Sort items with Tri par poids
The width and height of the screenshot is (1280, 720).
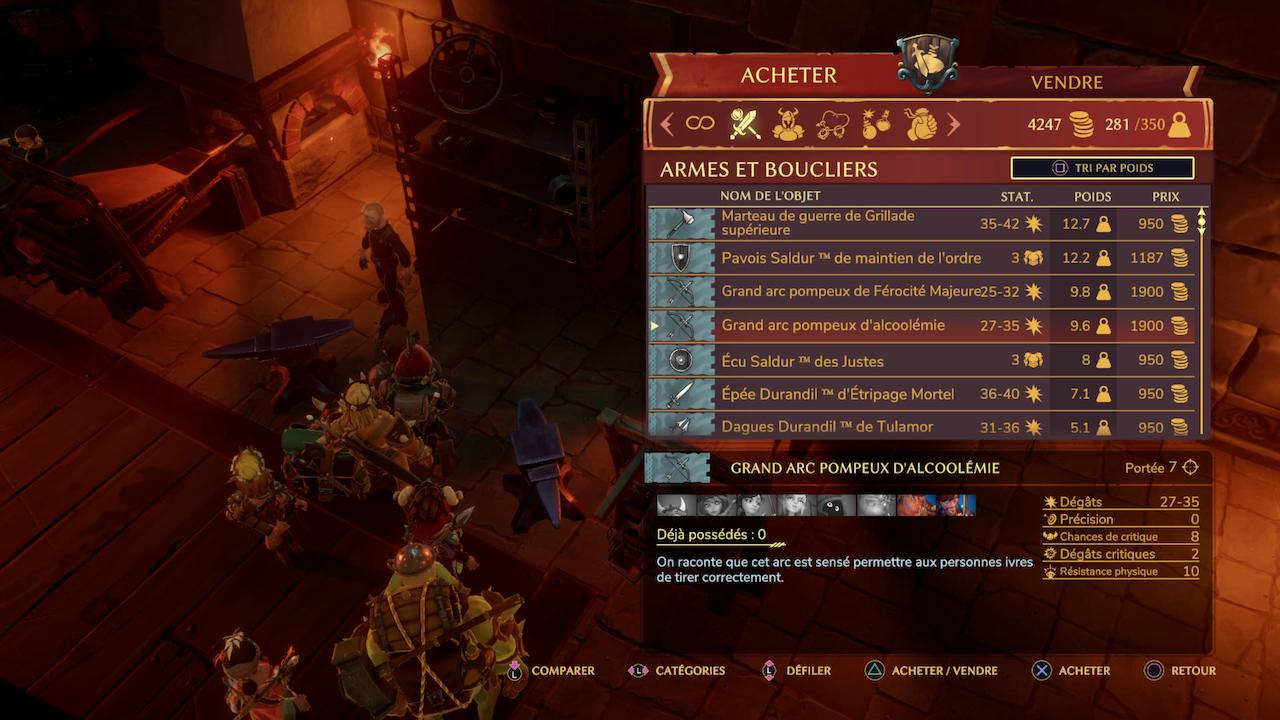click(1102, 168)
